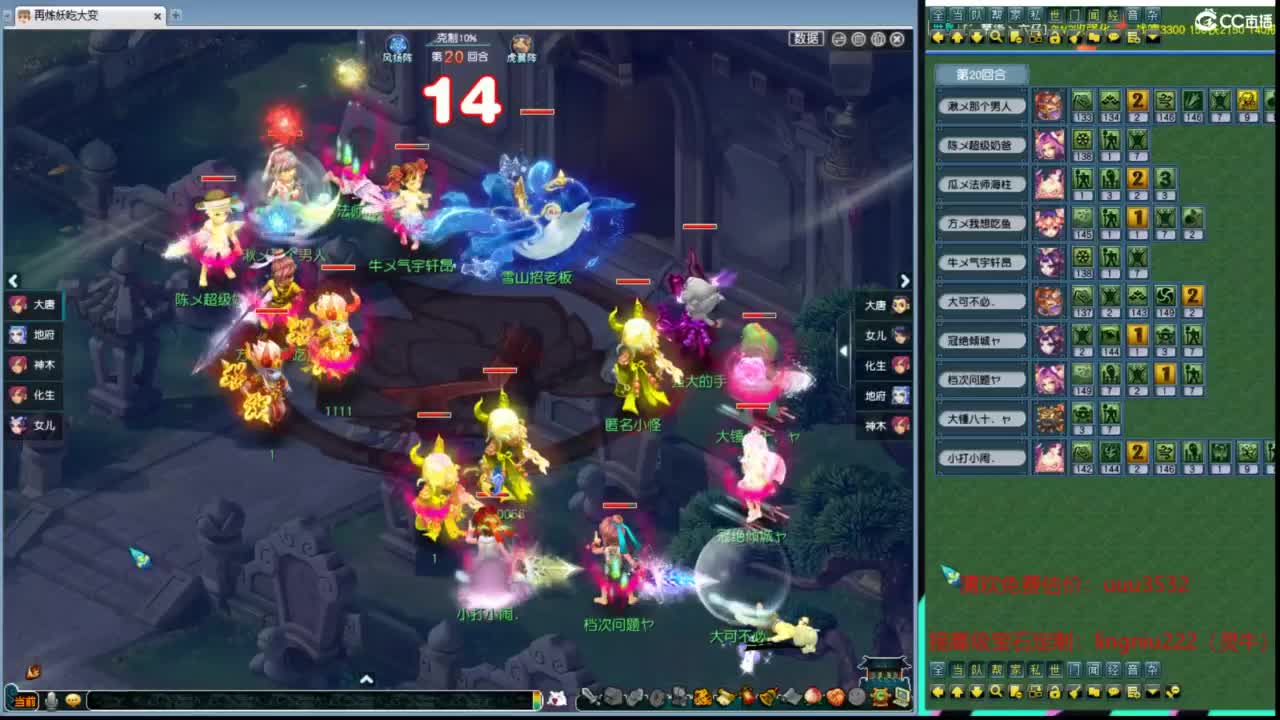
Task: Click the 数据 button above the battle scene
Action: click(x=804, y=37)
